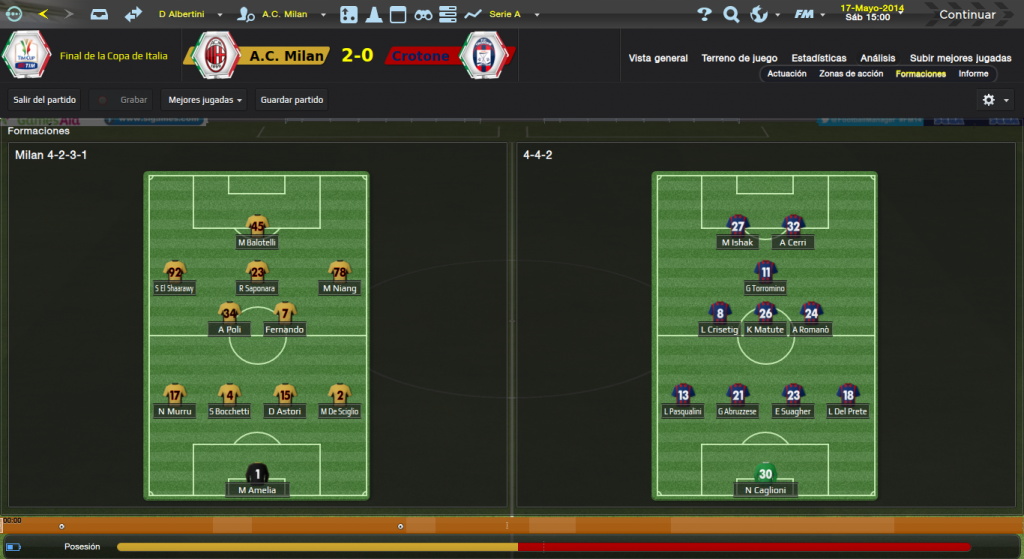Image resolution: width=1024 pixels, height=559 pixels.
Task: Switch to the Actuación sub-tab
Action: pyautogui.click(x=787, y=74)
